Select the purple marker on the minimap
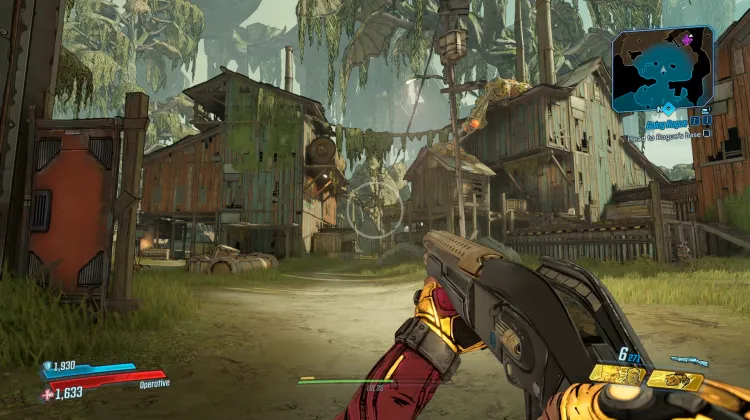This screenshot has width=750, height=420. click(688, 40)
